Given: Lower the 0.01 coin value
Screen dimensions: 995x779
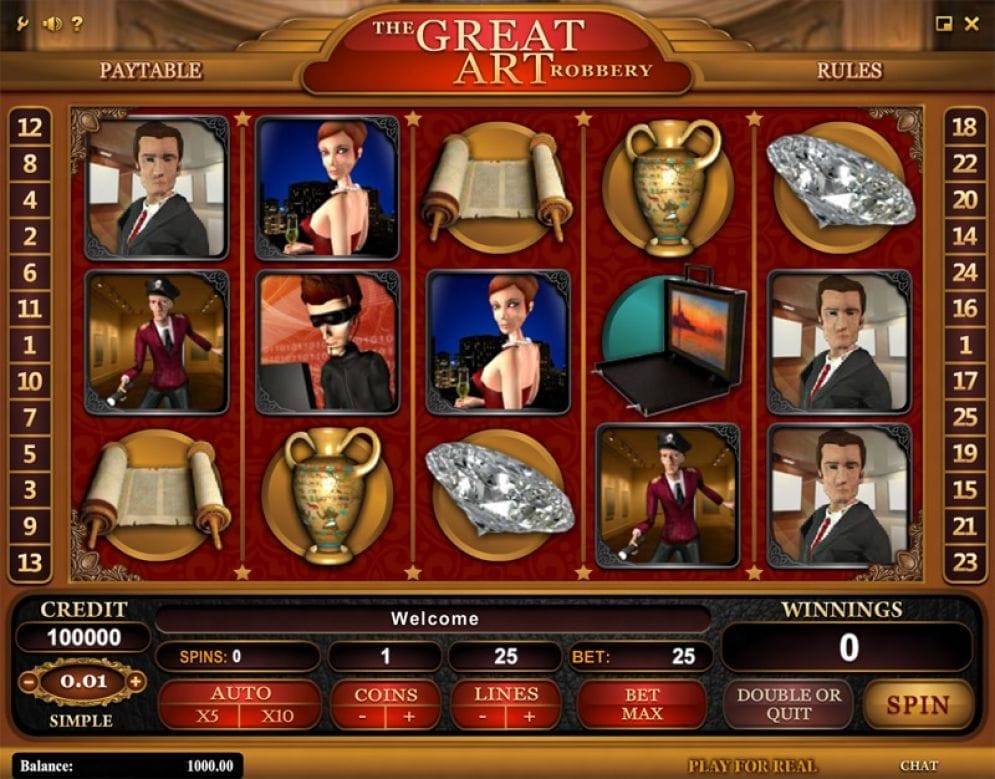Looking at the screenshot, I should pos(27,682).
